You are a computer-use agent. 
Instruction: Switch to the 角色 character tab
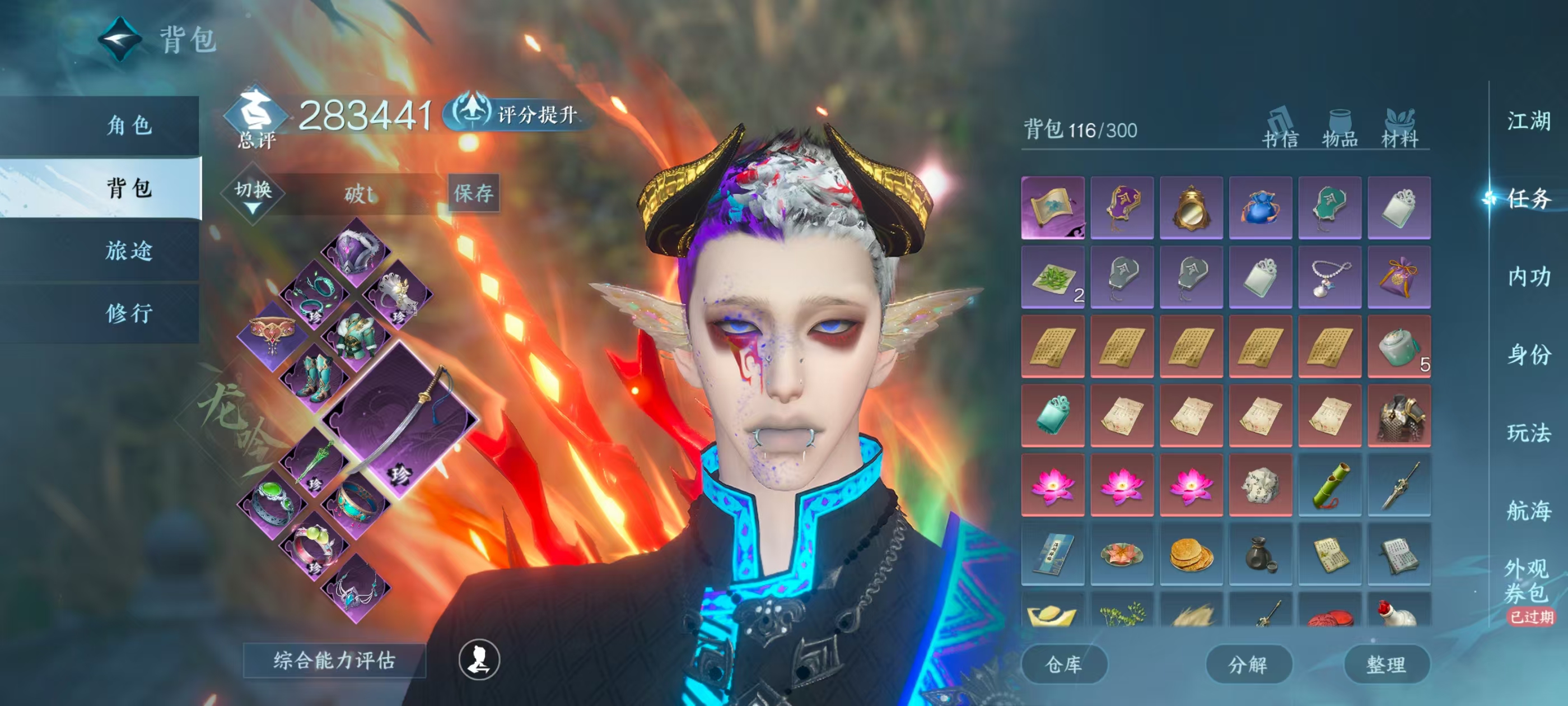pyautogui.click(x=129, y=126)
